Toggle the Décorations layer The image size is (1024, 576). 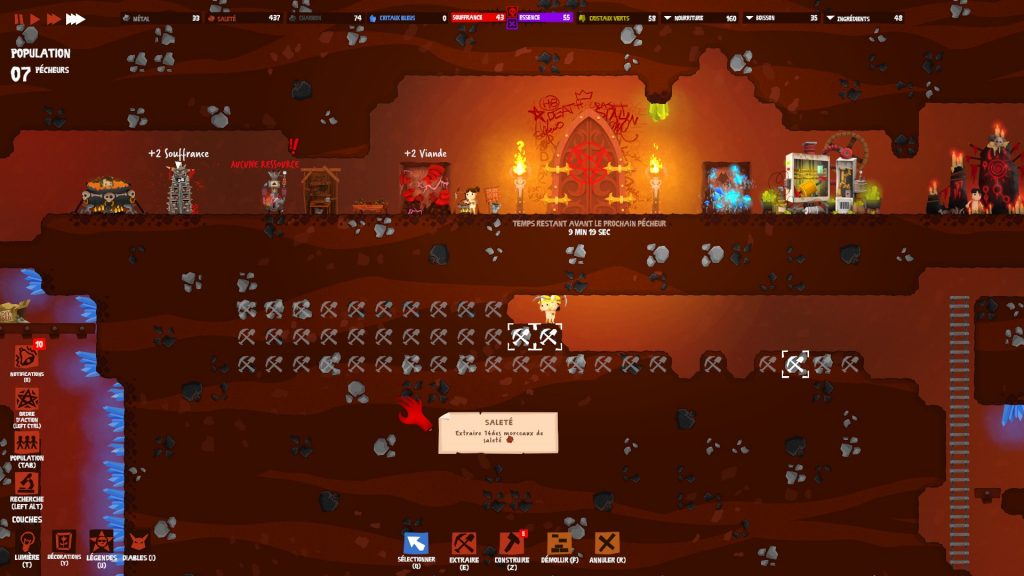64,542
